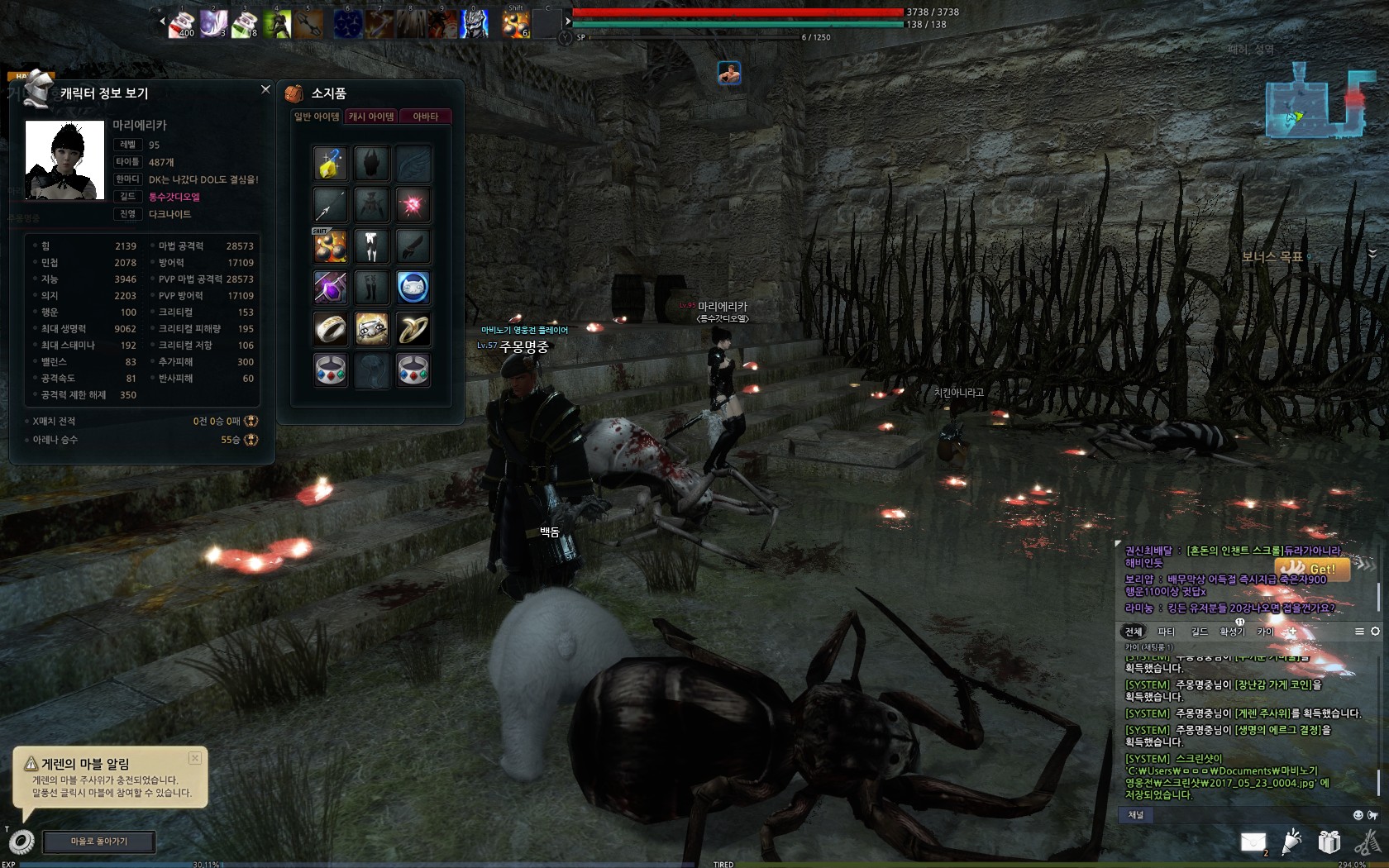Select the general items tab
This screenshot has height=868, width=1389.
pos(317,117)
